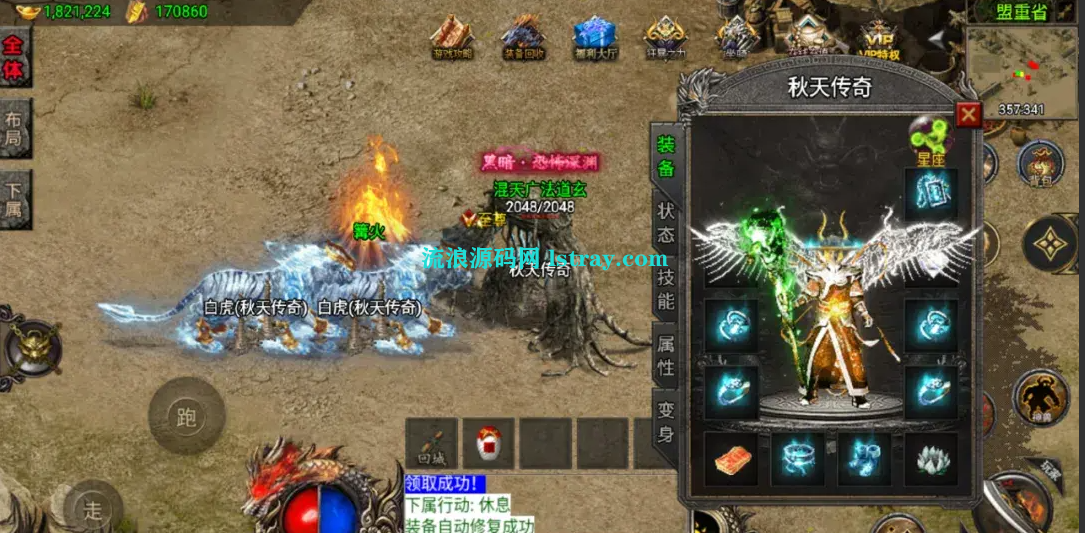The width and height of the screenshot is (1085, 533).
Task: Tap the 跑 run button
Action: click(x=186, y=416)
